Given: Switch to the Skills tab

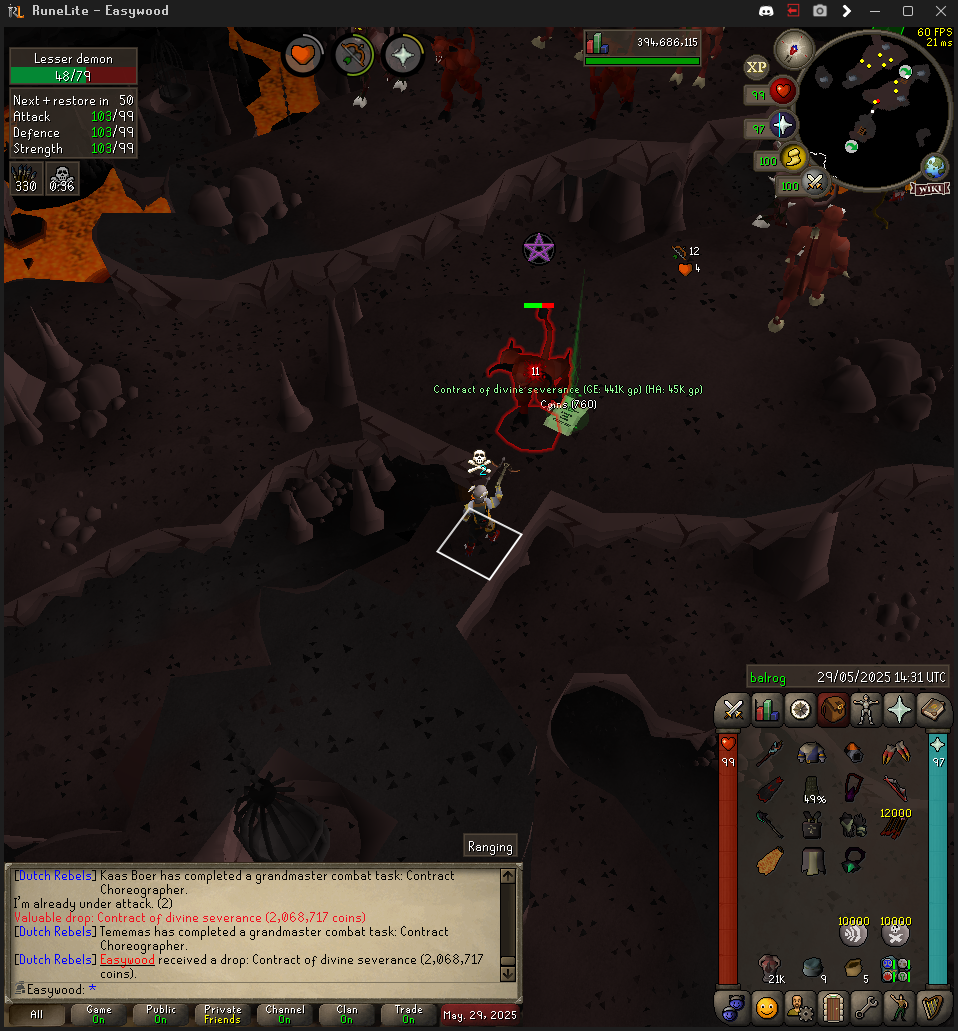Looking at the screenshot, I should (x=766, y=710).
